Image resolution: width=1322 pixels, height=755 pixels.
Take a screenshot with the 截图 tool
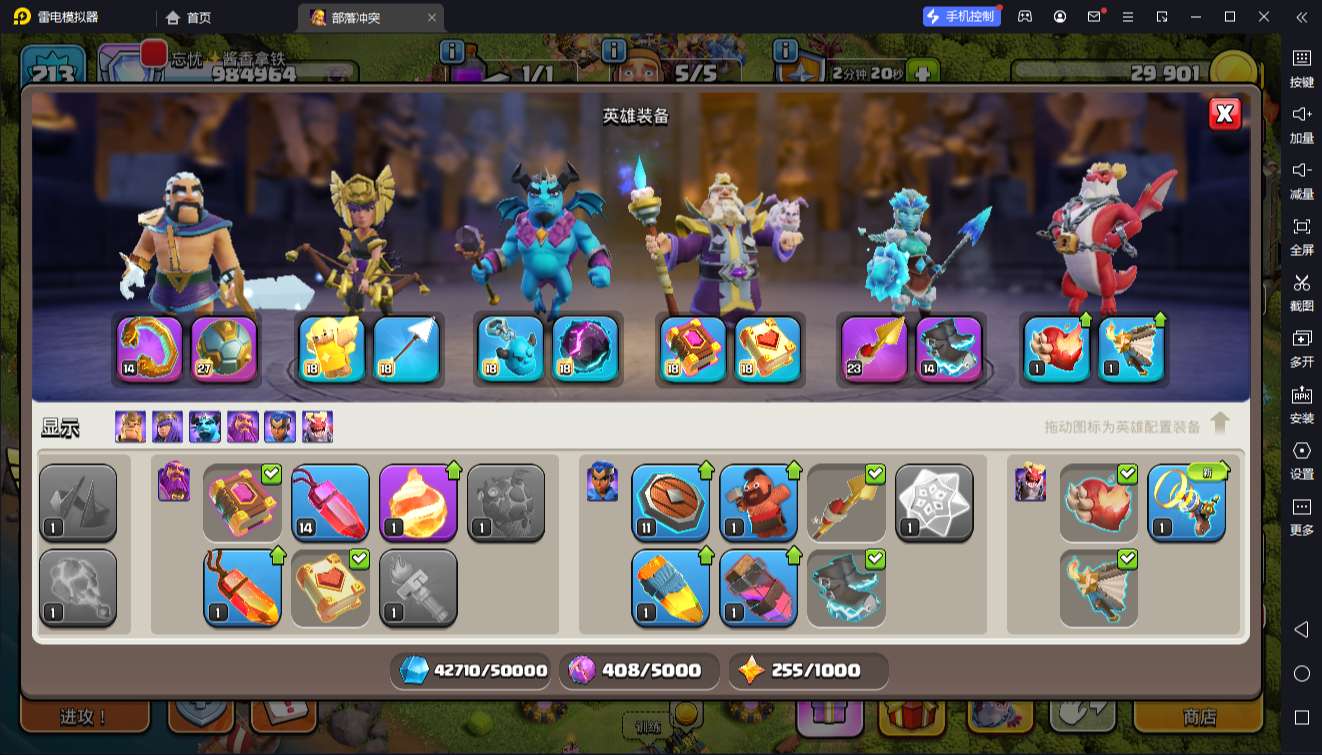coord(1301,291)
